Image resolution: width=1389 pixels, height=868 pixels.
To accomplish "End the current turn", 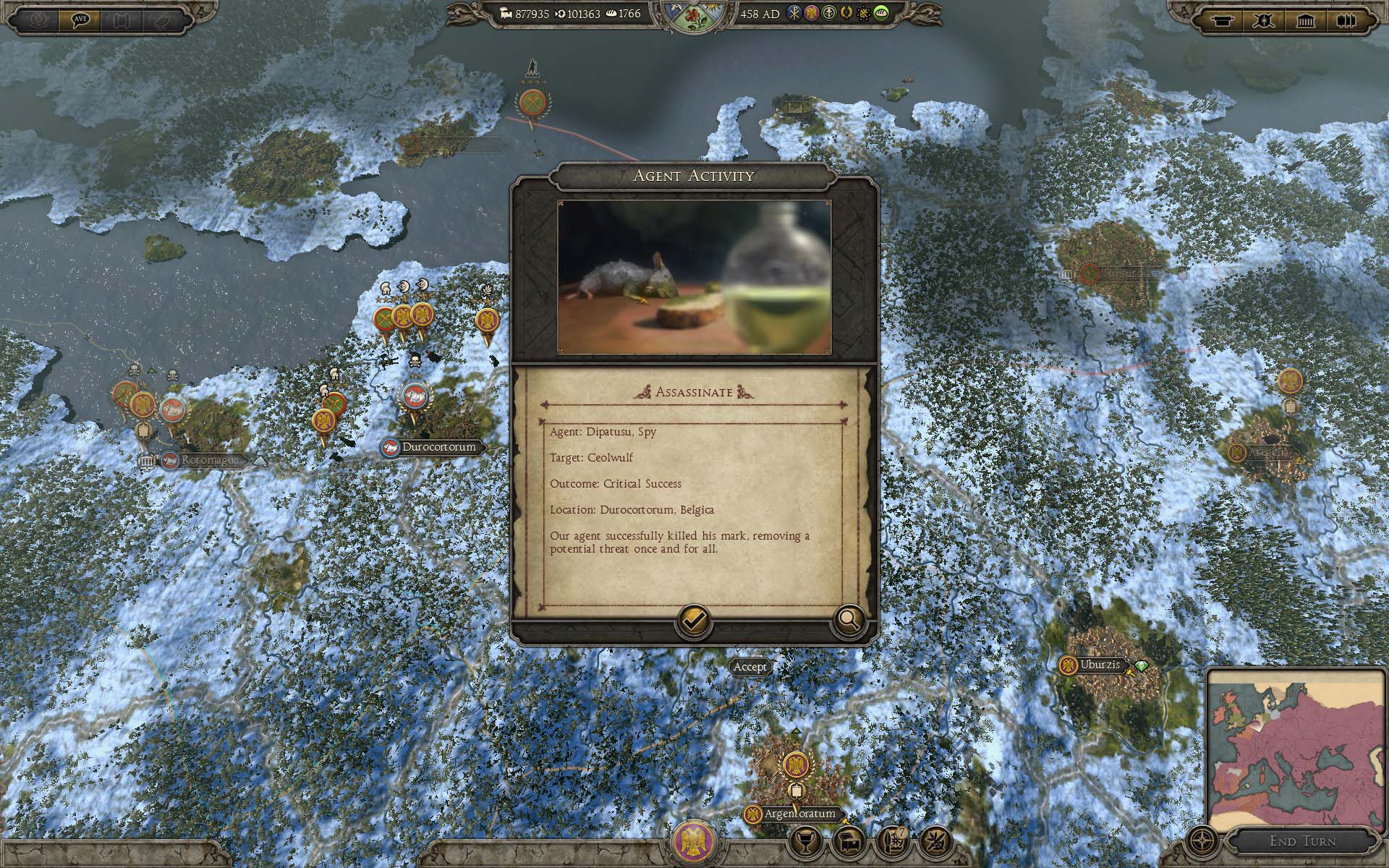I will (x=1302, y=841).
